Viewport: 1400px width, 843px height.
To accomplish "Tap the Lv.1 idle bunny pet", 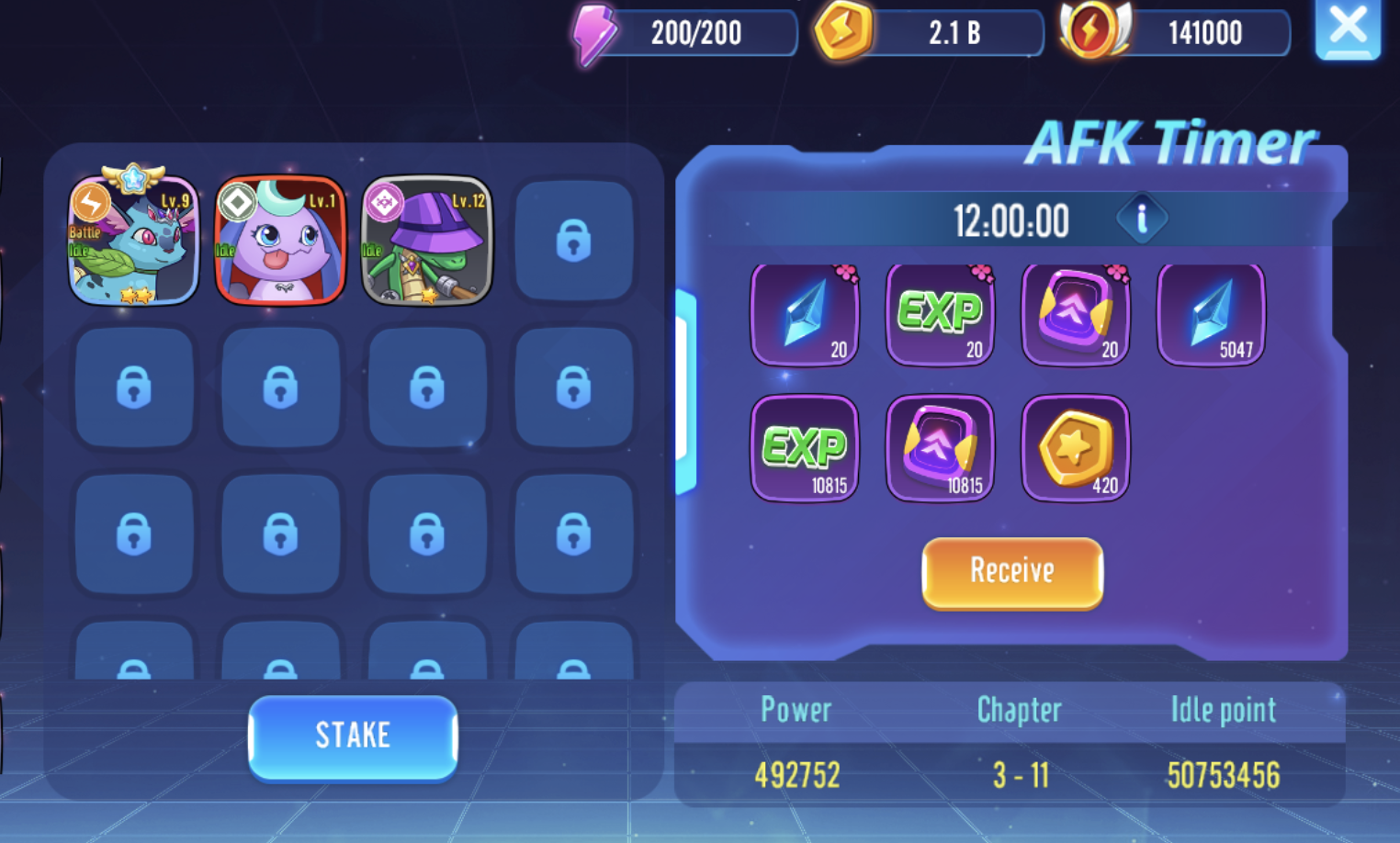I will click(280, 241).
